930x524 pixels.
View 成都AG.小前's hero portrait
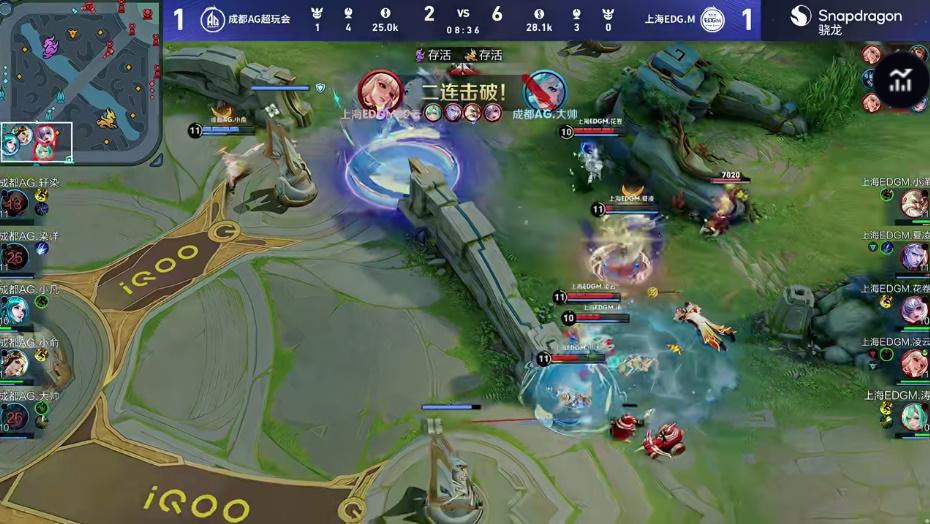[x=14, y=363]
